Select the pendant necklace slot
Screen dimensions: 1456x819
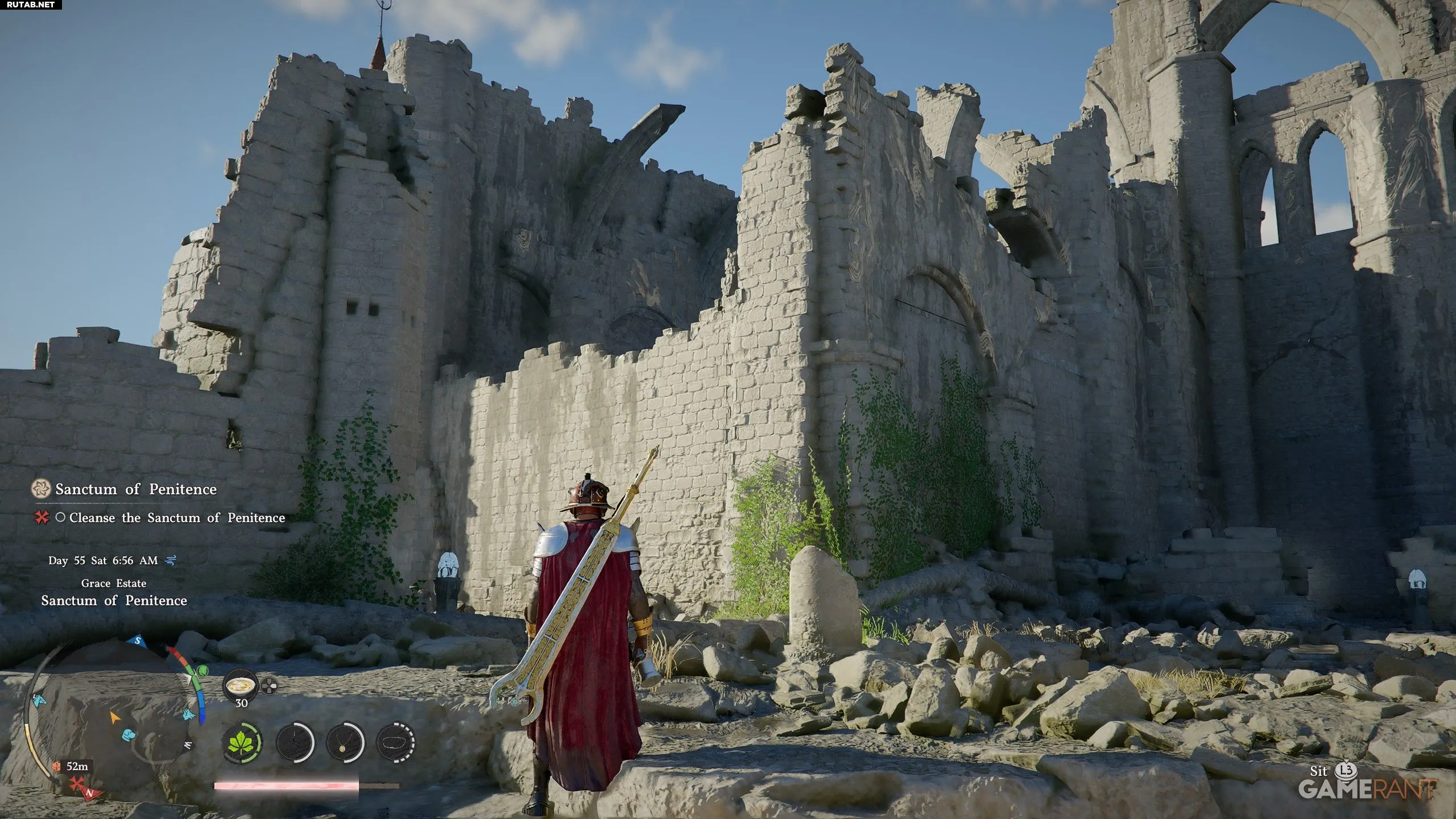[345, 742]
